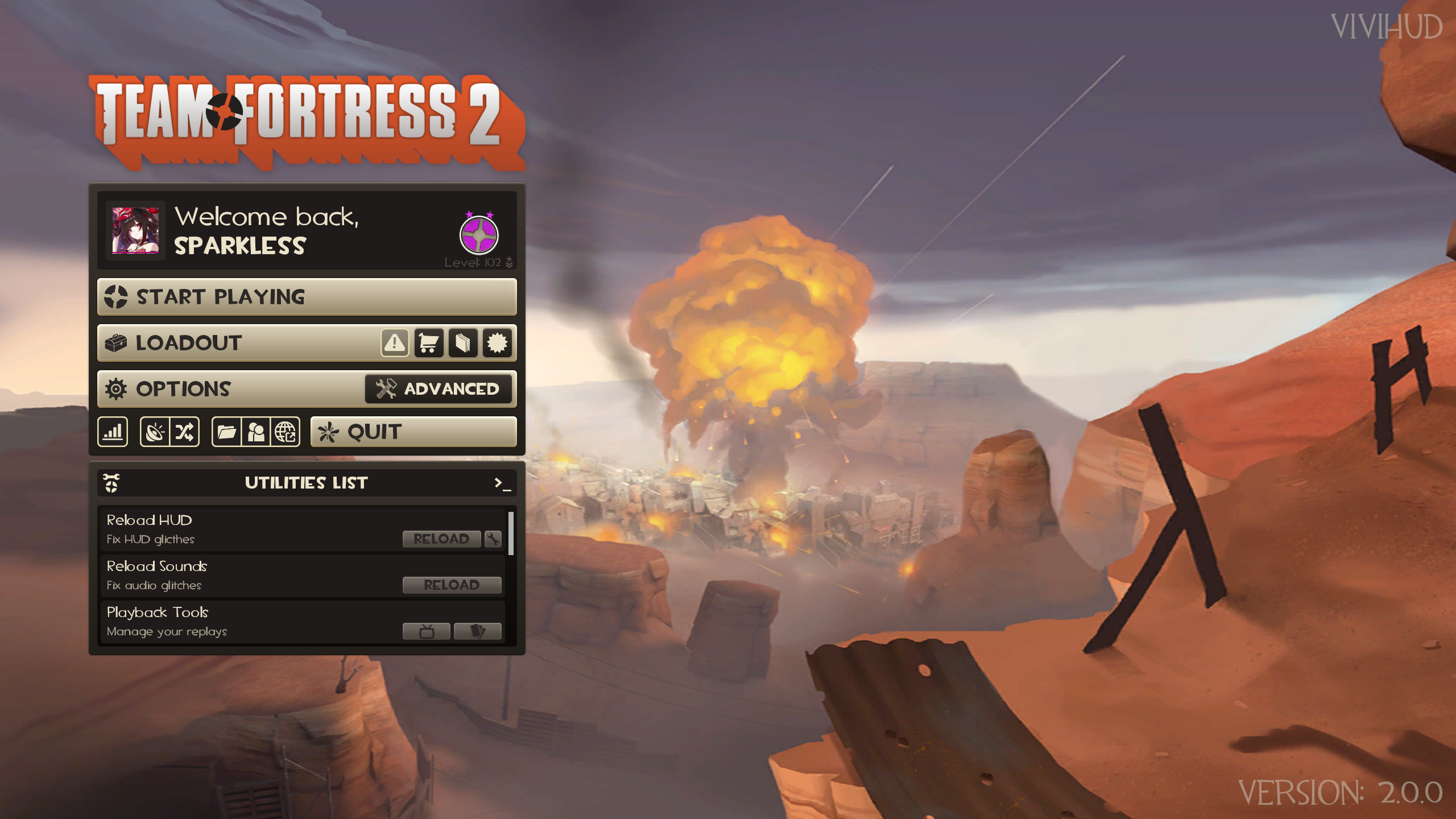Screen dimensions: 1456x819
Task: Mute game audio with the speaker icon
Action: click(155, 432)
